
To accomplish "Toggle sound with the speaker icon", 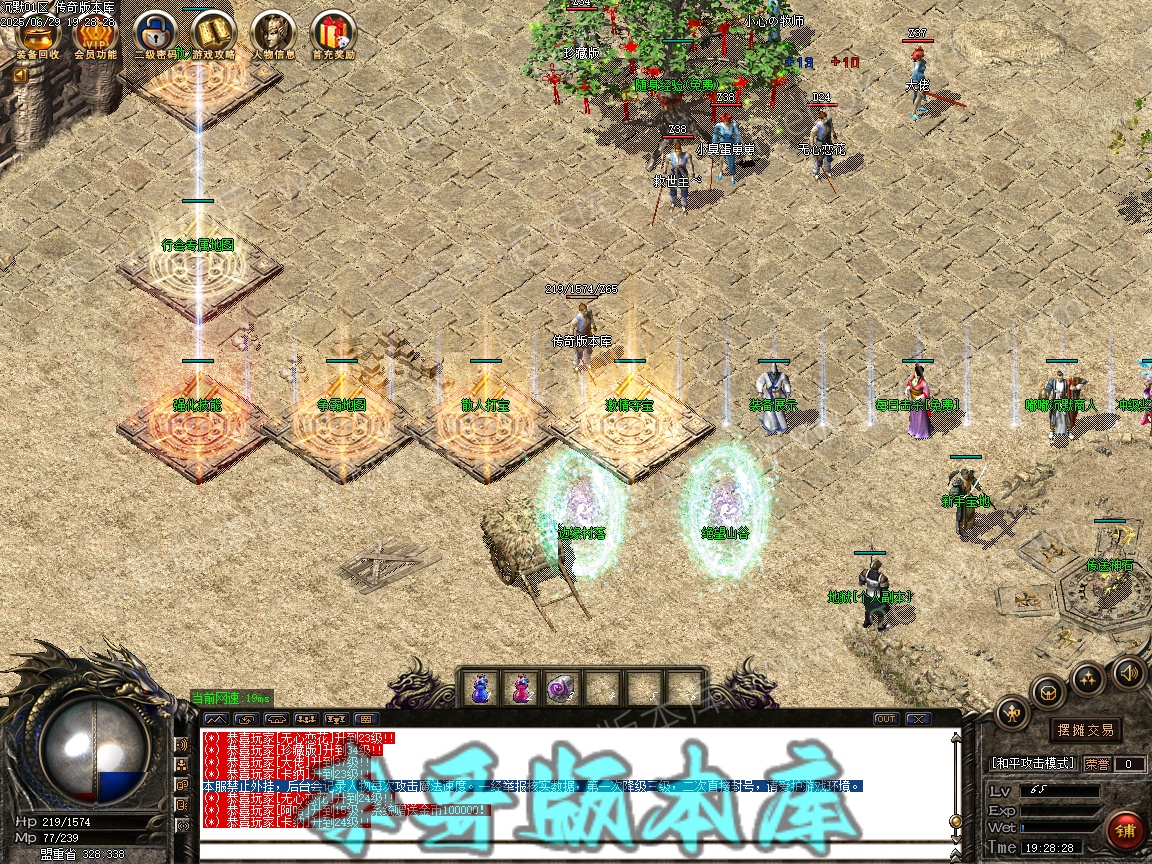I will point(1128,671).
